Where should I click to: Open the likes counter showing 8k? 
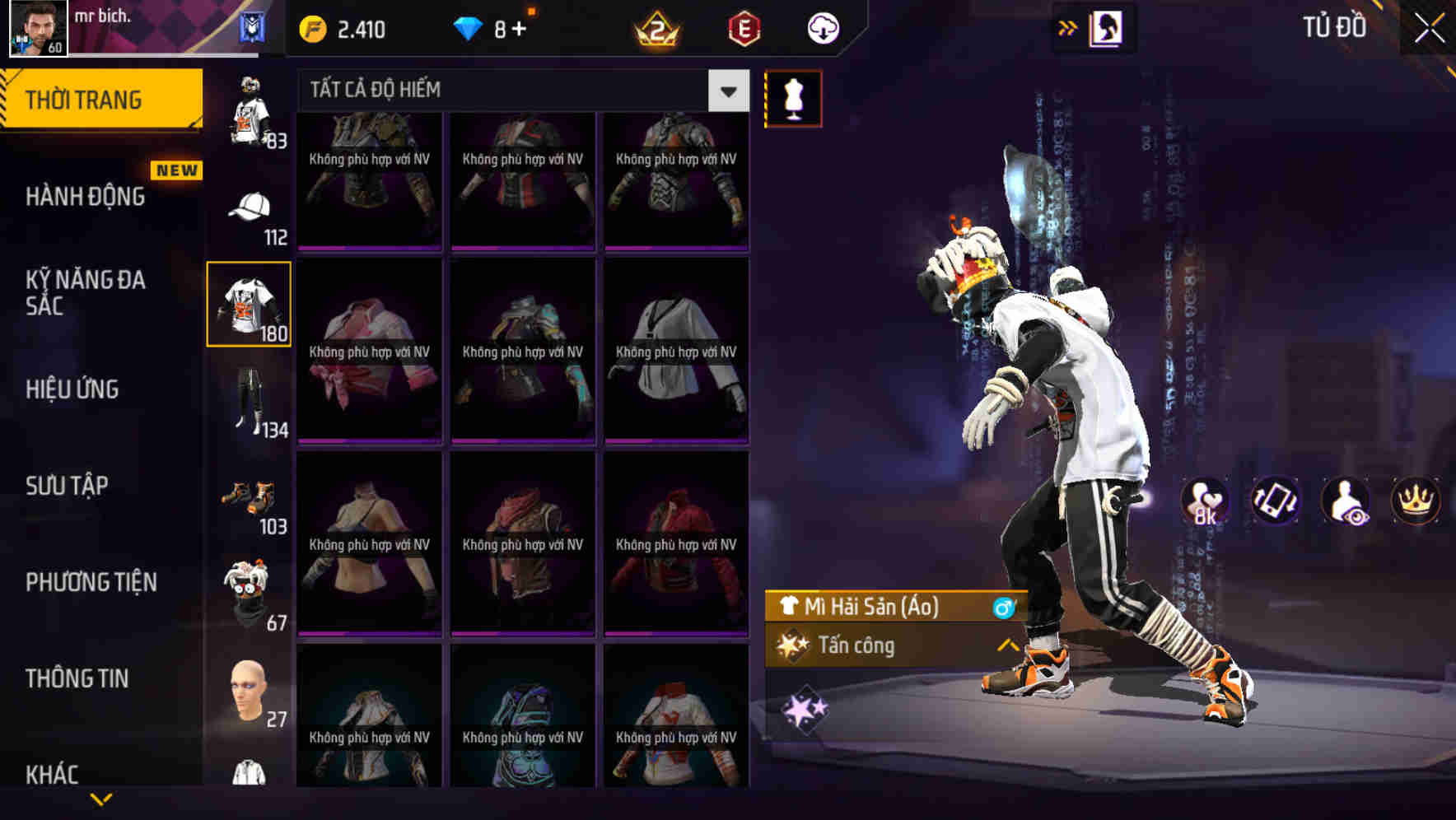tap(1207, 501)
